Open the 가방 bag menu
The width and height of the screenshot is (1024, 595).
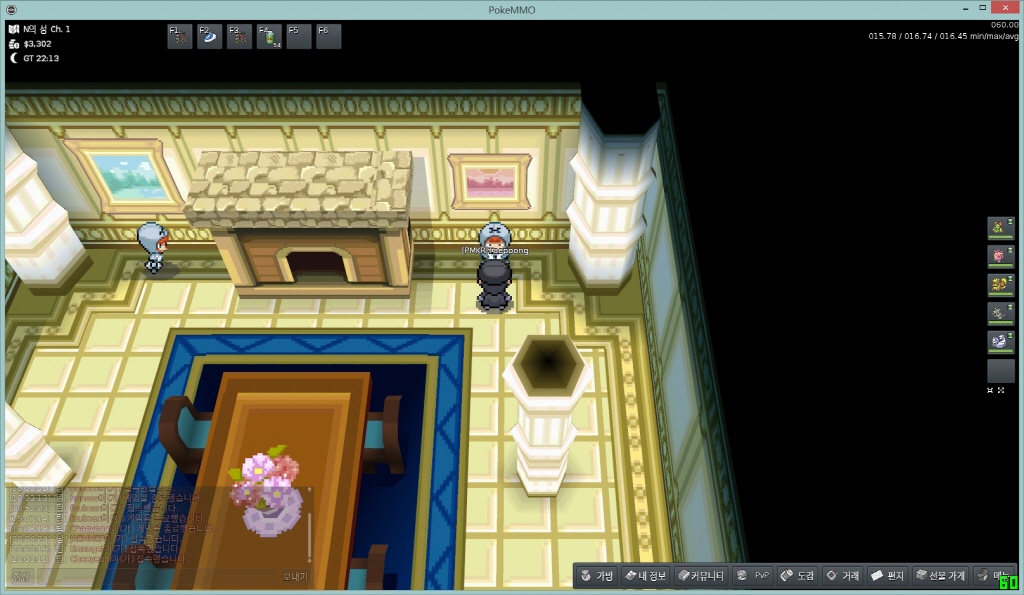(596, 576)
